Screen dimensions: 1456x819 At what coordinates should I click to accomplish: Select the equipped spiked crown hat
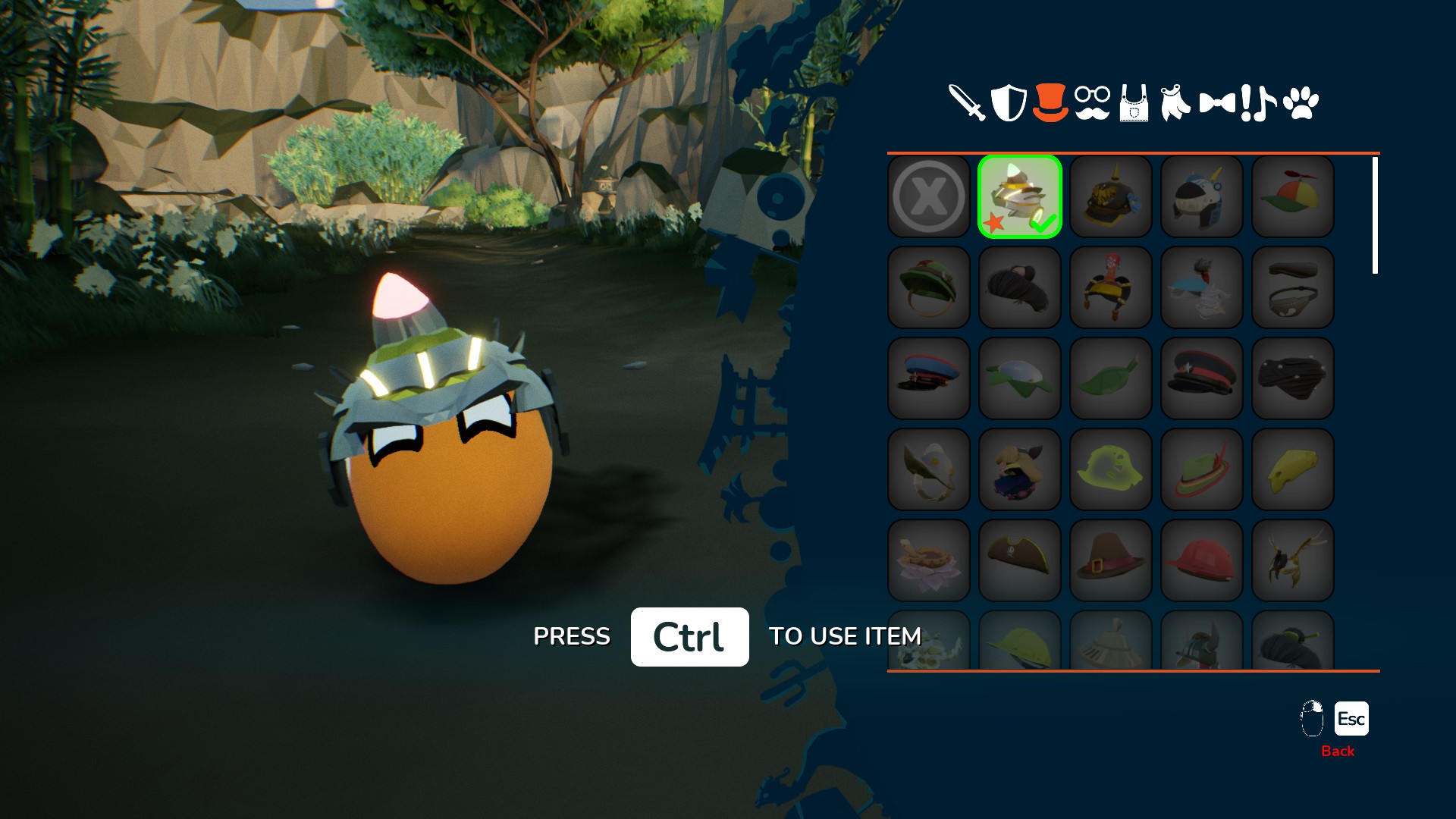click(1020, 197)
